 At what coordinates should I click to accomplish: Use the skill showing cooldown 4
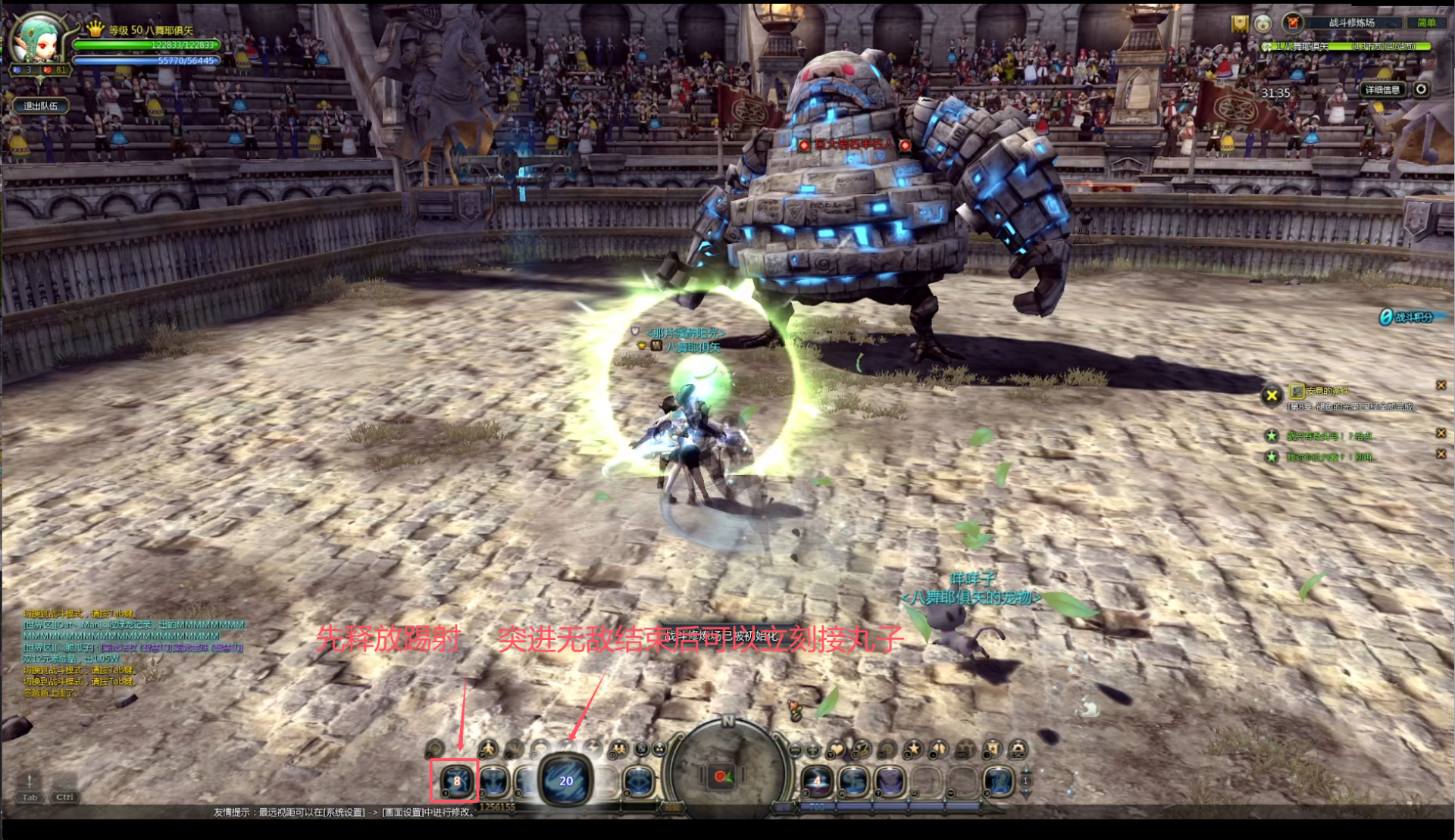(x=816, y=781)
